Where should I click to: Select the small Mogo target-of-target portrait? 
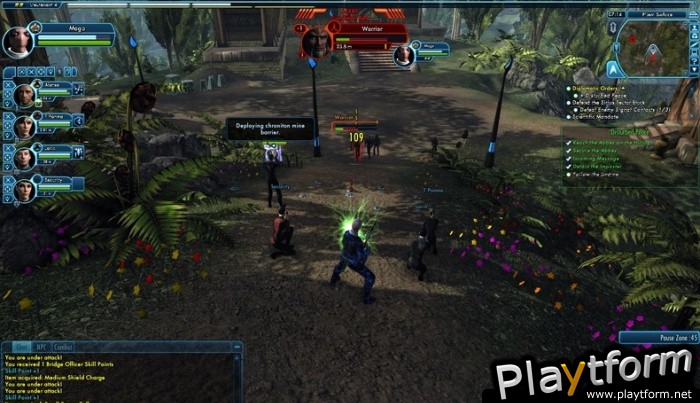[x=404, y=55]
